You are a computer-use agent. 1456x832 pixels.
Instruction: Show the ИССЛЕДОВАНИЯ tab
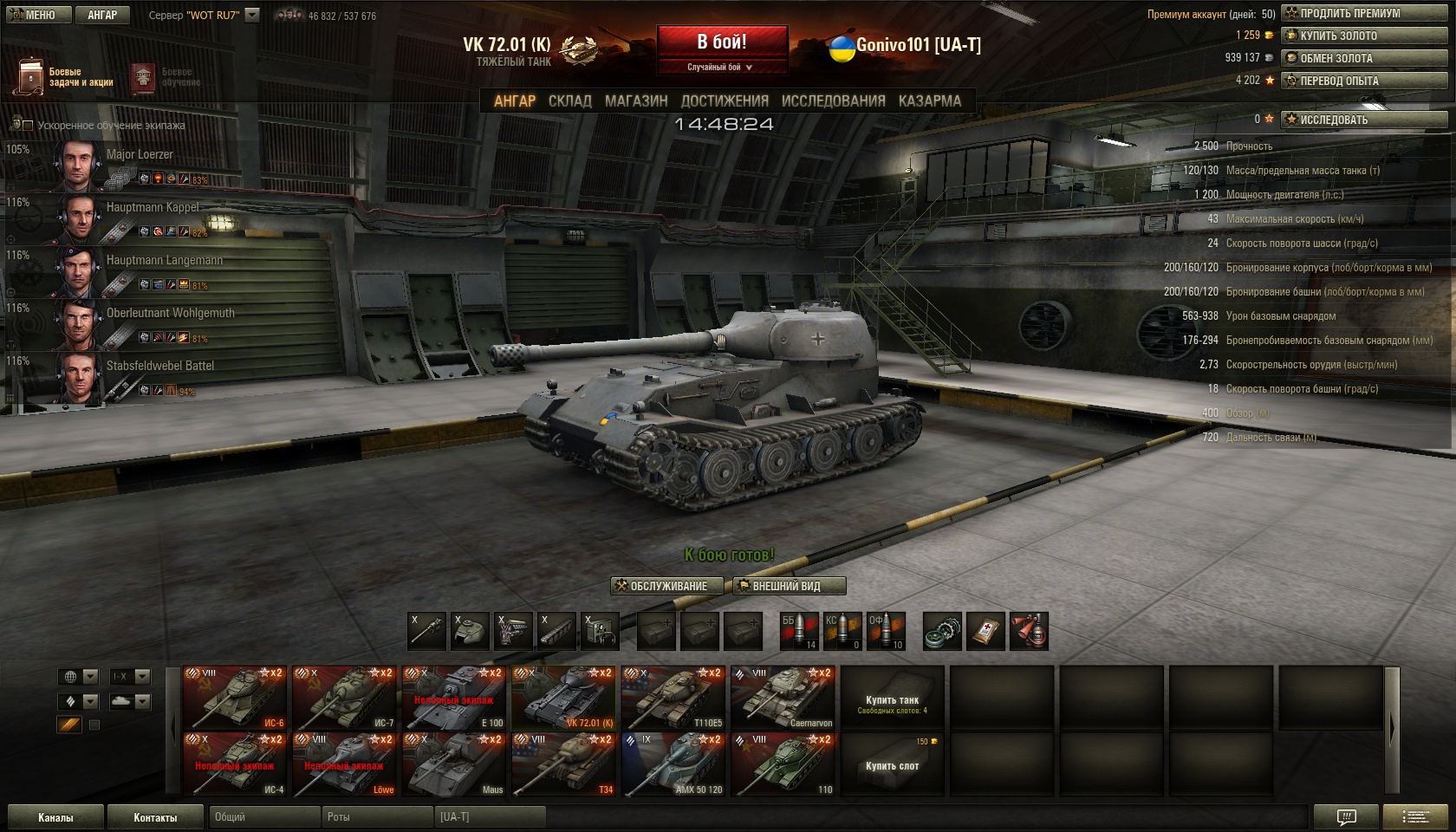pyautogui.click(x=833, y=101)
